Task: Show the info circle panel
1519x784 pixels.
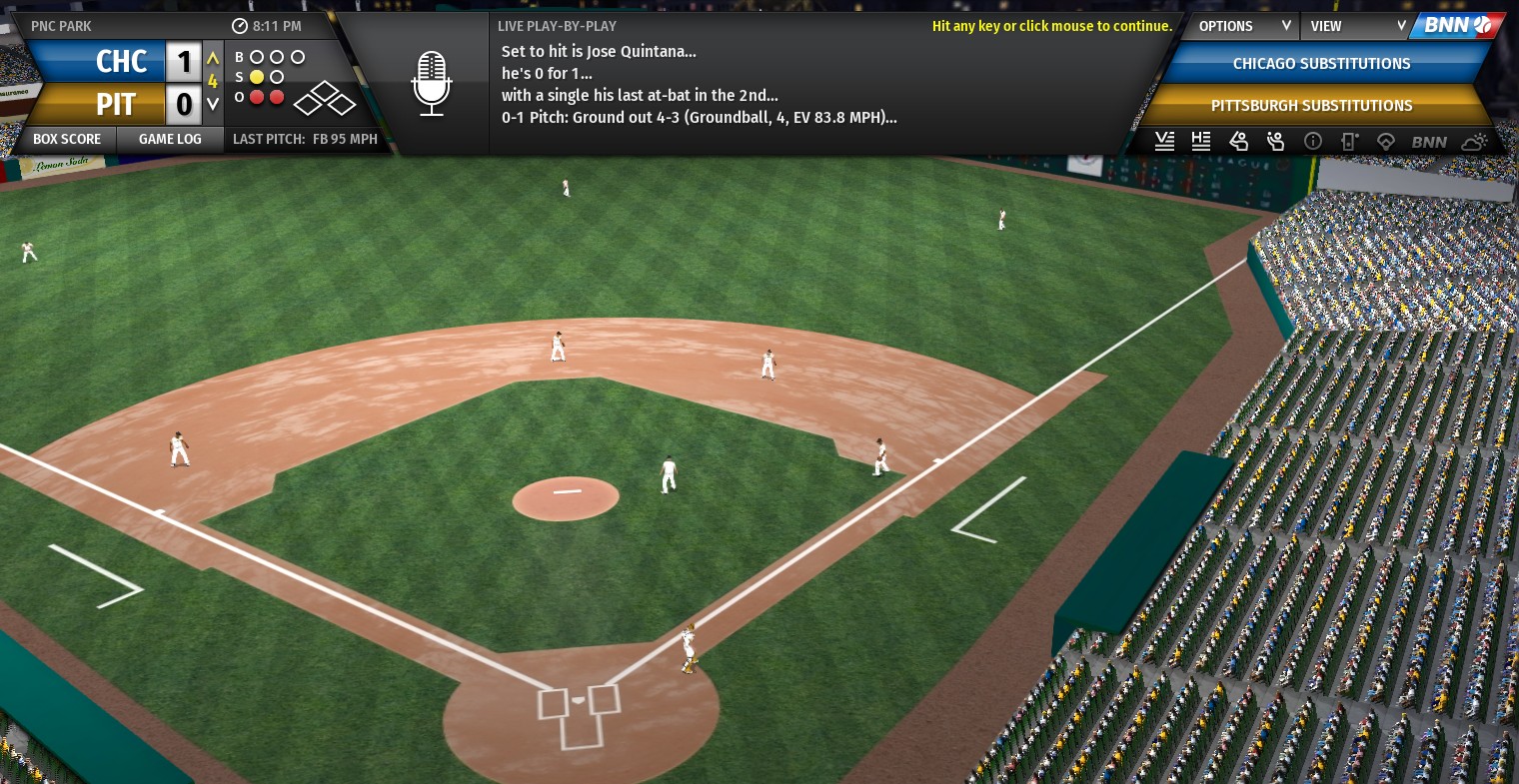Action: 1313,141
